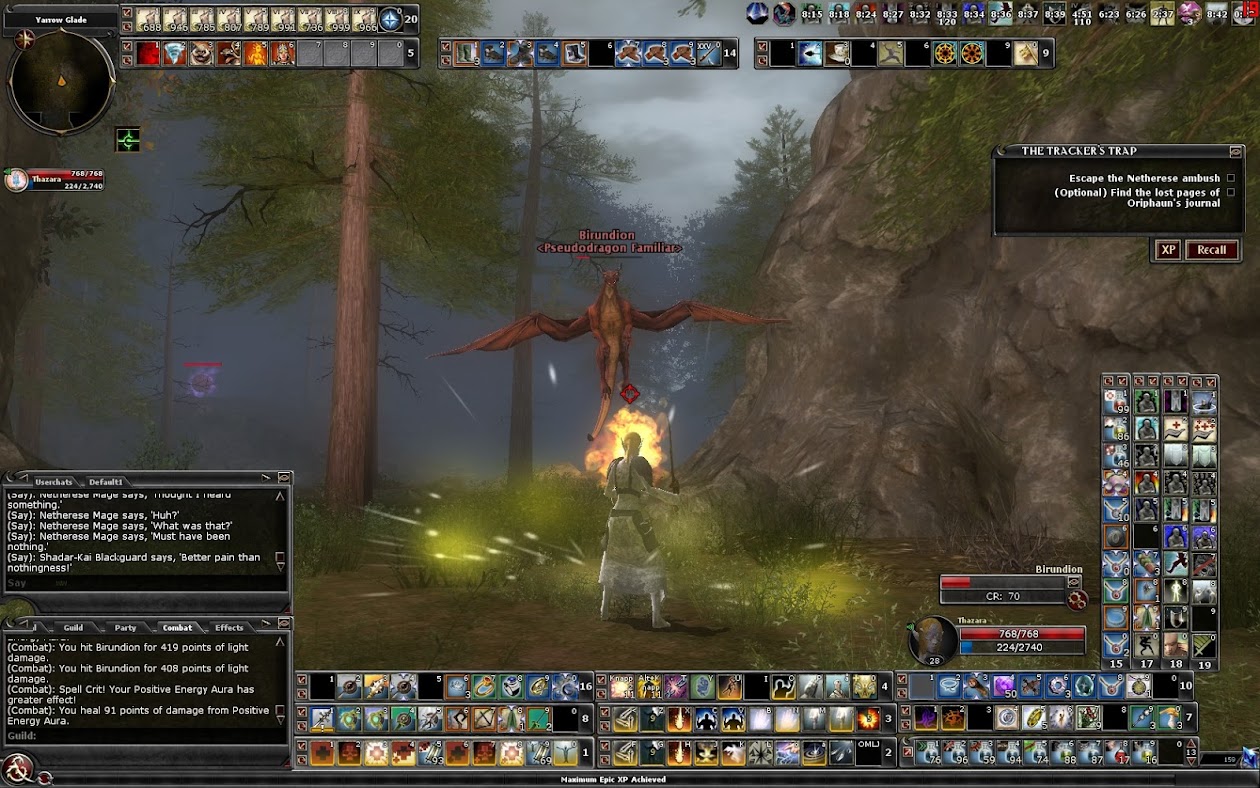Select the Combat chat tab
The width and height of the screenshot is (1260, 788).
tap(177, 628)
